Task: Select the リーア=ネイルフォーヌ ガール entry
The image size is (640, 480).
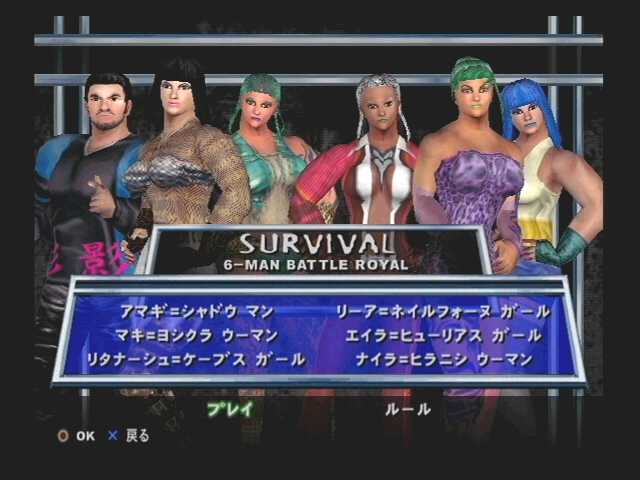Action: [x=437, y=311]
